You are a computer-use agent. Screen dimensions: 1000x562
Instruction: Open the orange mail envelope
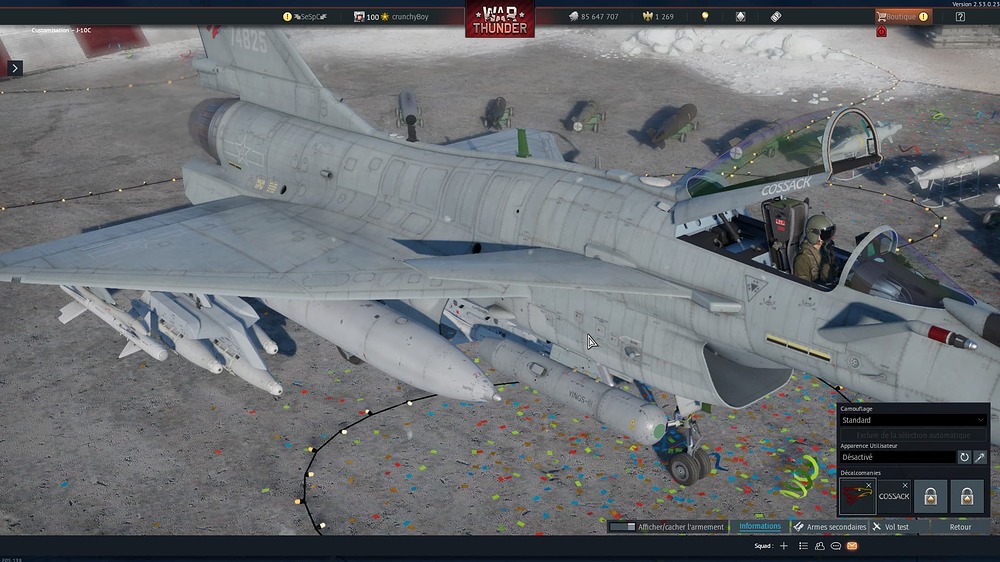point(852,546)
